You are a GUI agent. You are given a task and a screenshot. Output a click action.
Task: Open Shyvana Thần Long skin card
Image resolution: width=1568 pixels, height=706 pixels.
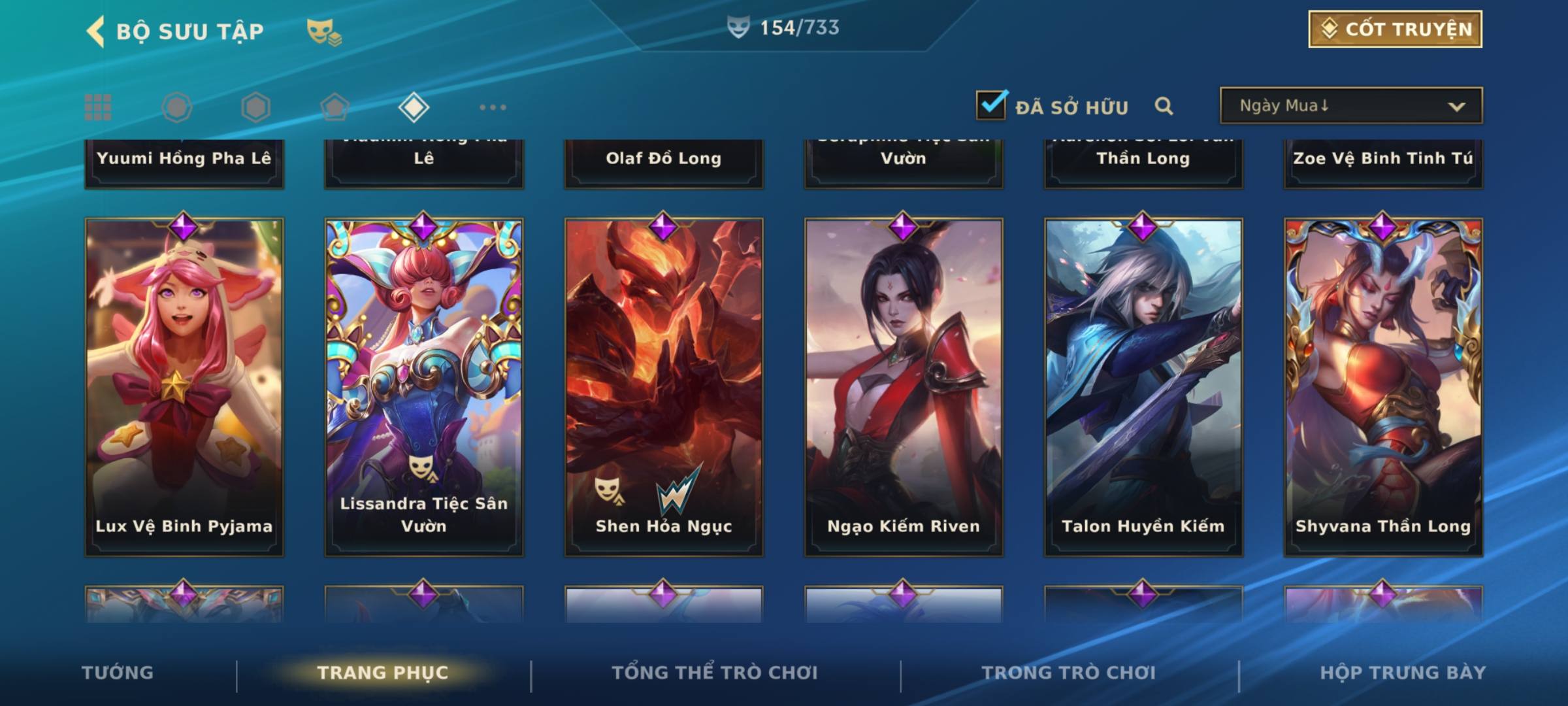click(1383, 387)
